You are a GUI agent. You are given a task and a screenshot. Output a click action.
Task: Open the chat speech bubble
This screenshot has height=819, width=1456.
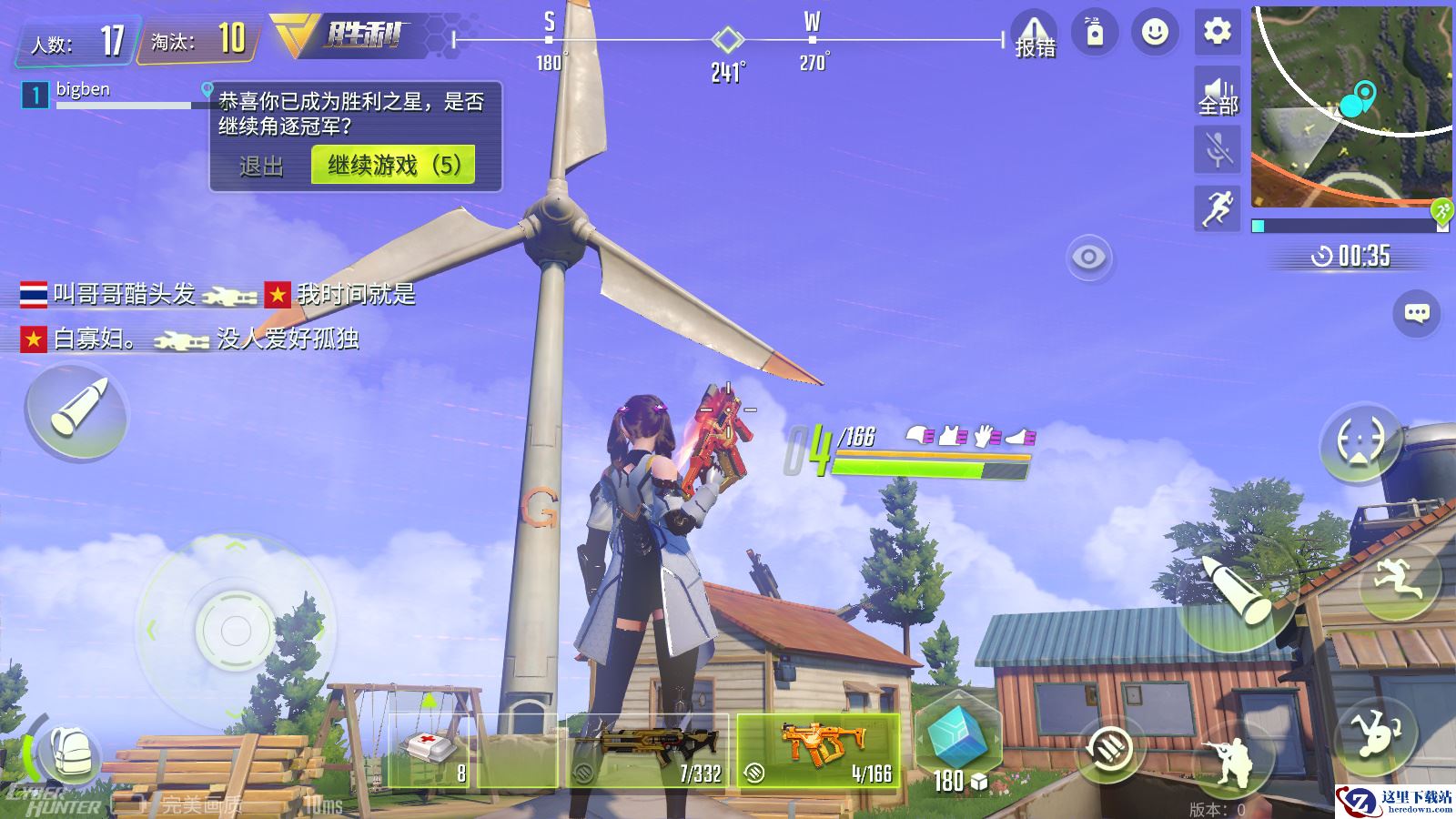click(x=1416, y=313)
